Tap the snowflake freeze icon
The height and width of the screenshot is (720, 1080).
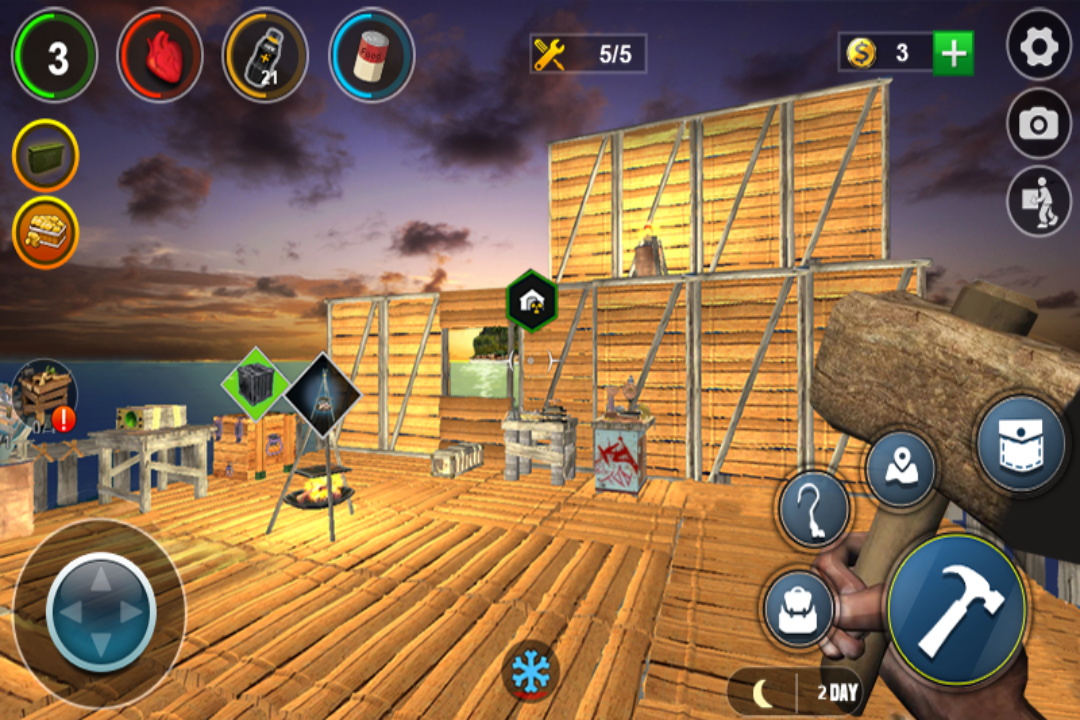(x=530, y=669)
